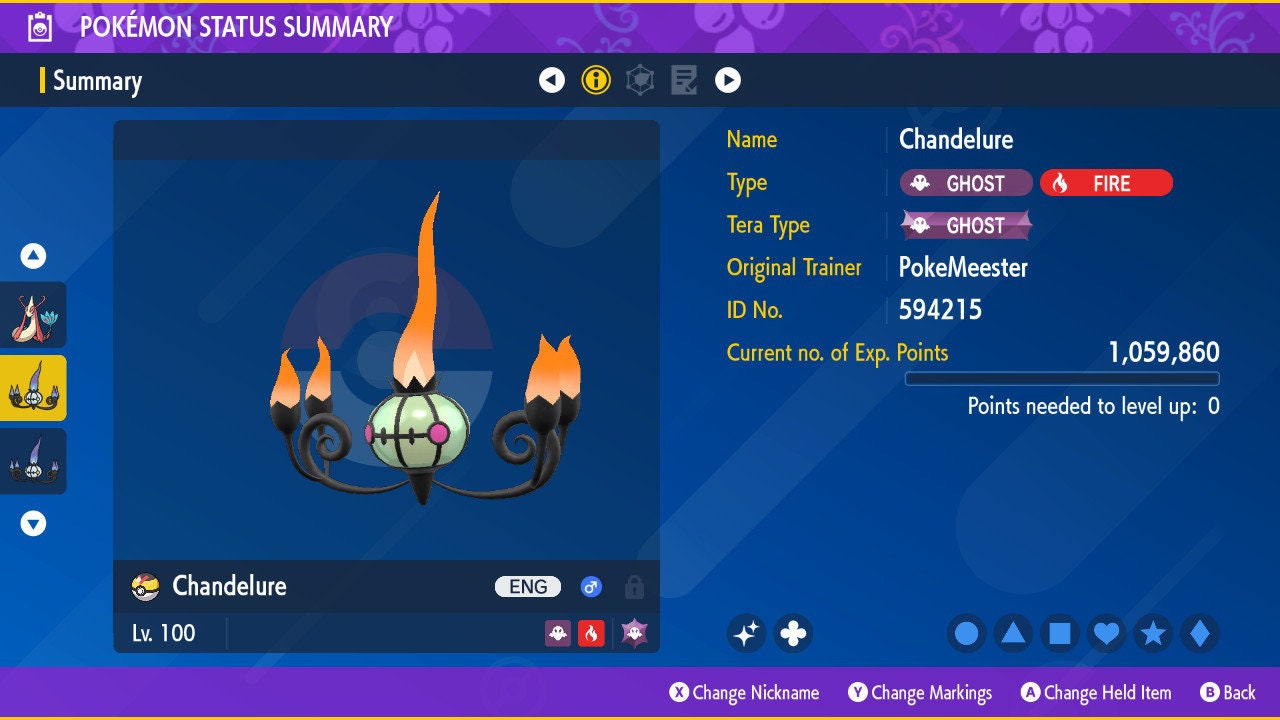The width and height of the screenshot is (1280, 720).
Task: Click the shiny sparkle mark icon
Action: (x=746, y=633)
